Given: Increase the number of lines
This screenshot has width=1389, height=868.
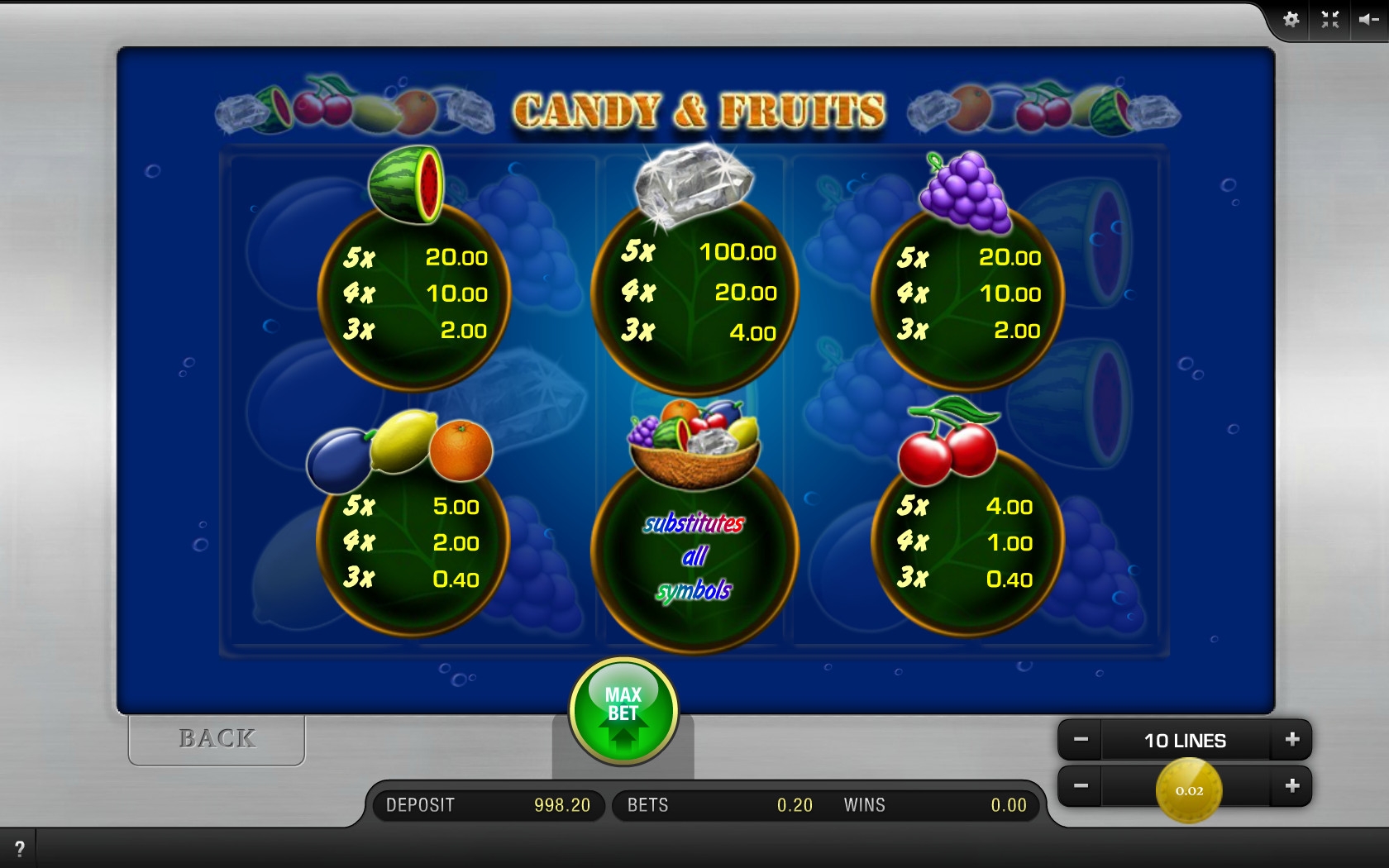Looking at the screenshot, I should point(1292,740).
